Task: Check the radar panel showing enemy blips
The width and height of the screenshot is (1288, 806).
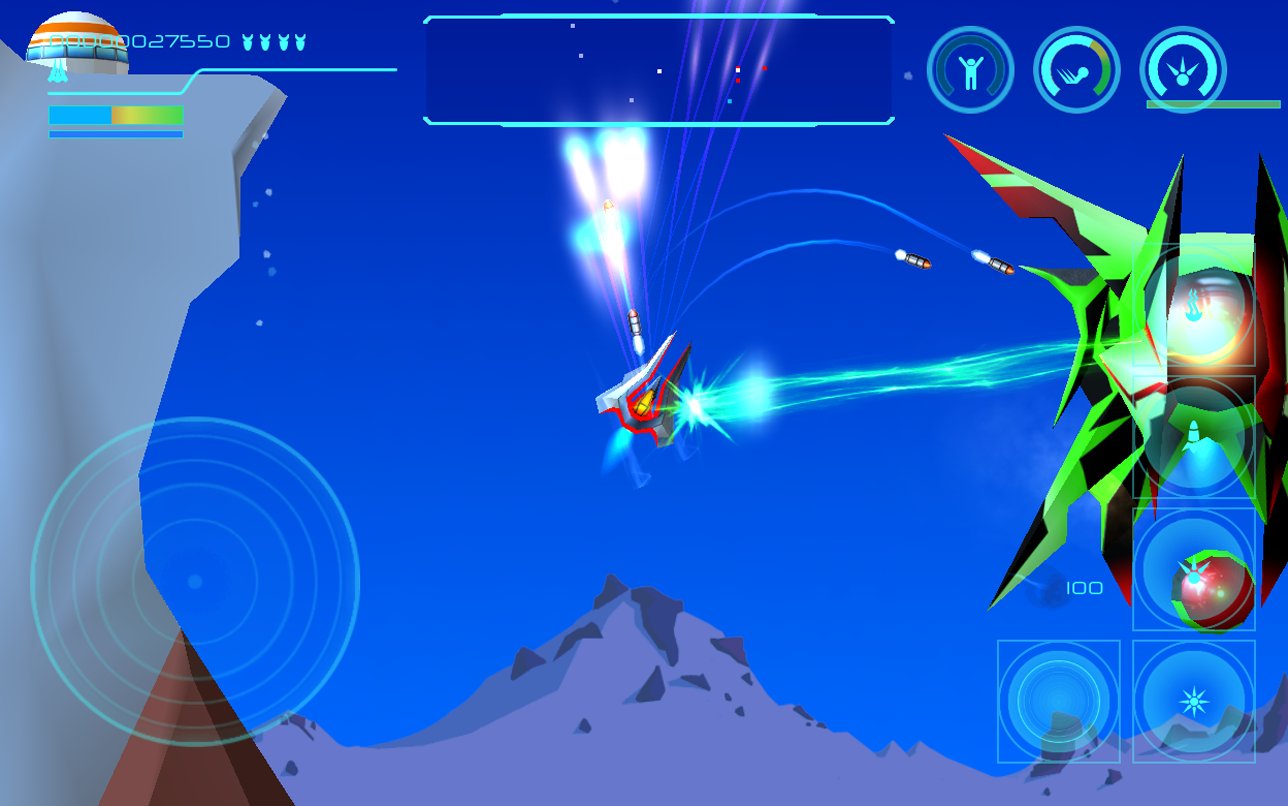Action: [658, 70]
